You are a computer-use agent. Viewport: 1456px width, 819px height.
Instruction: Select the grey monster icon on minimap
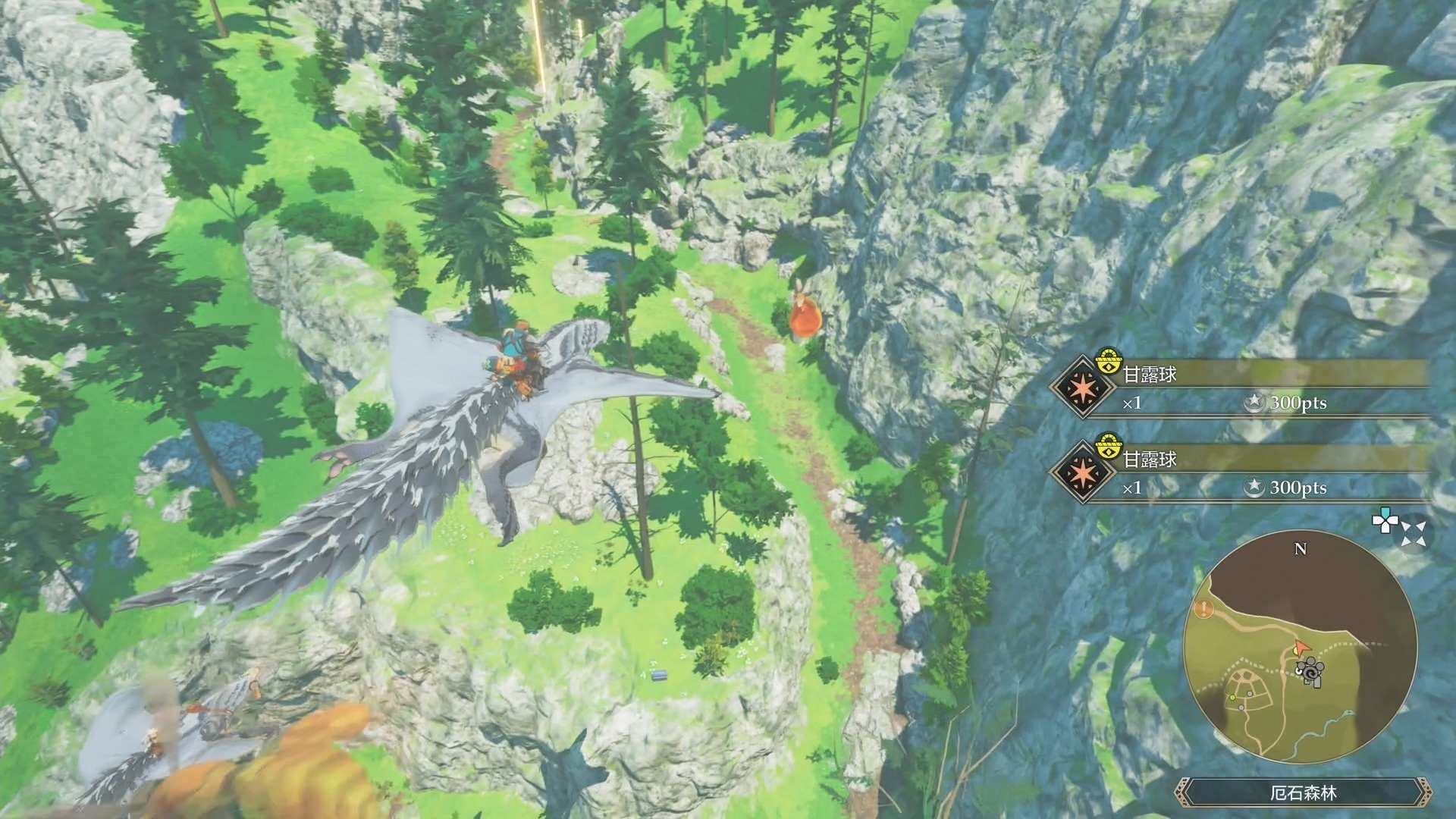pos(1310,672)
